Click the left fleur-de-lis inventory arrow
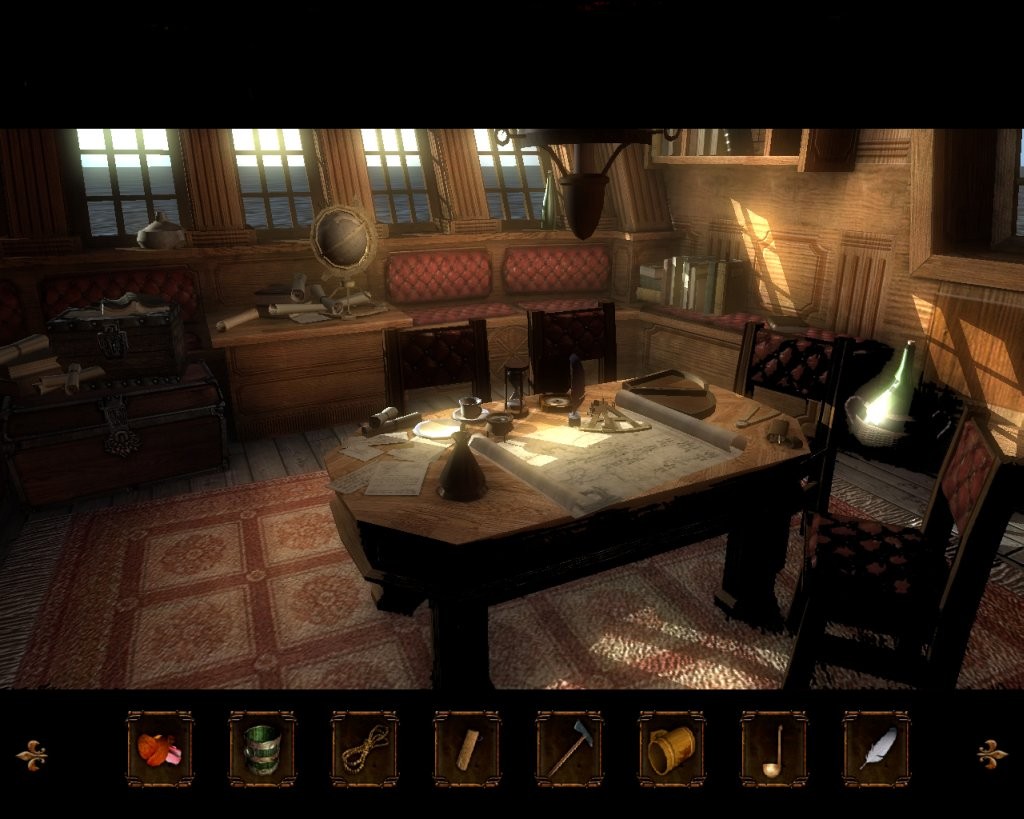Viewport: 1024px width, 819px height. [32, 755]
